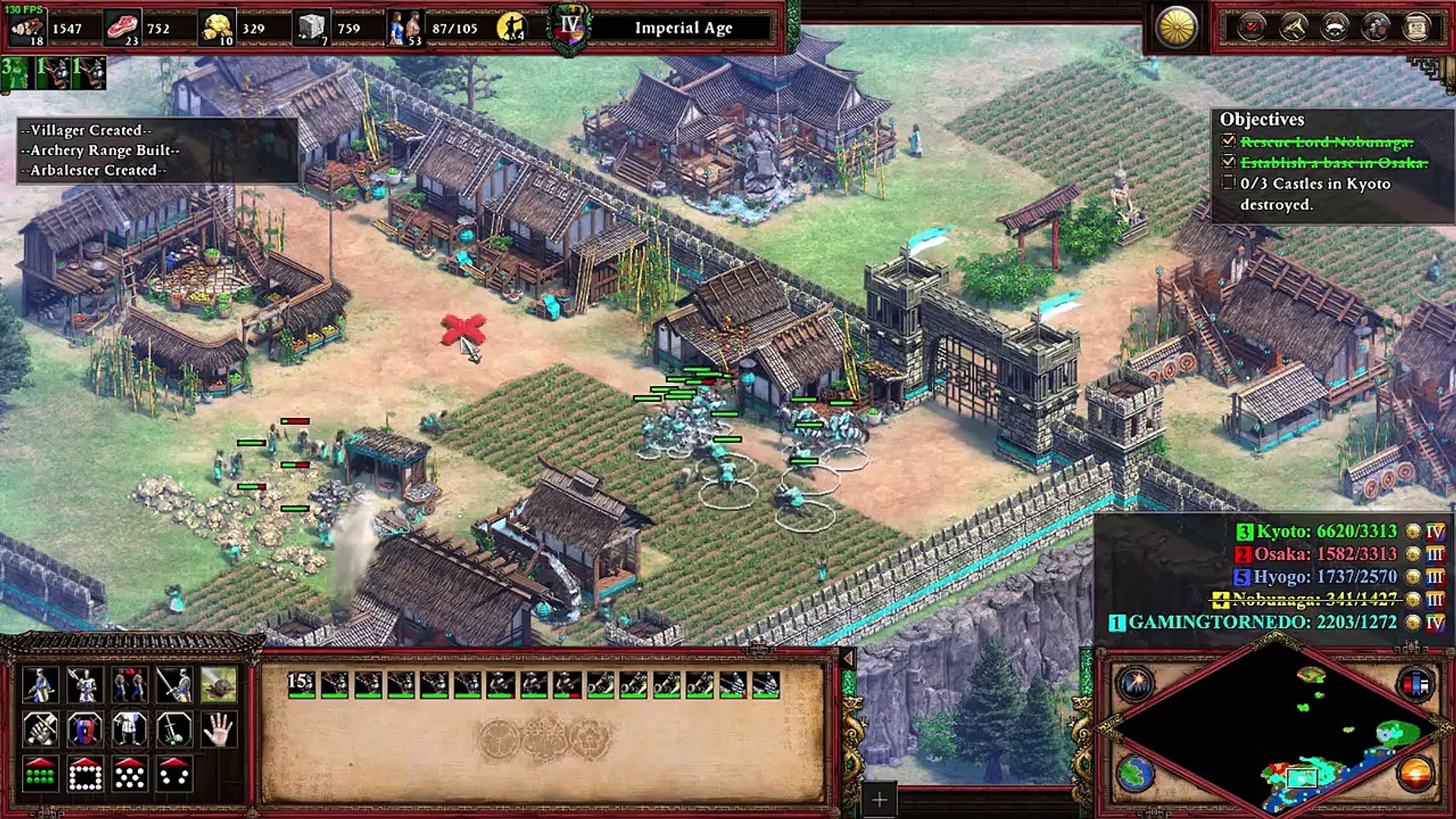Image resolution: width=1456 pixels, height=819 pixels.
Task: Select the four-dot flank formation
Action: pos(174,774)
